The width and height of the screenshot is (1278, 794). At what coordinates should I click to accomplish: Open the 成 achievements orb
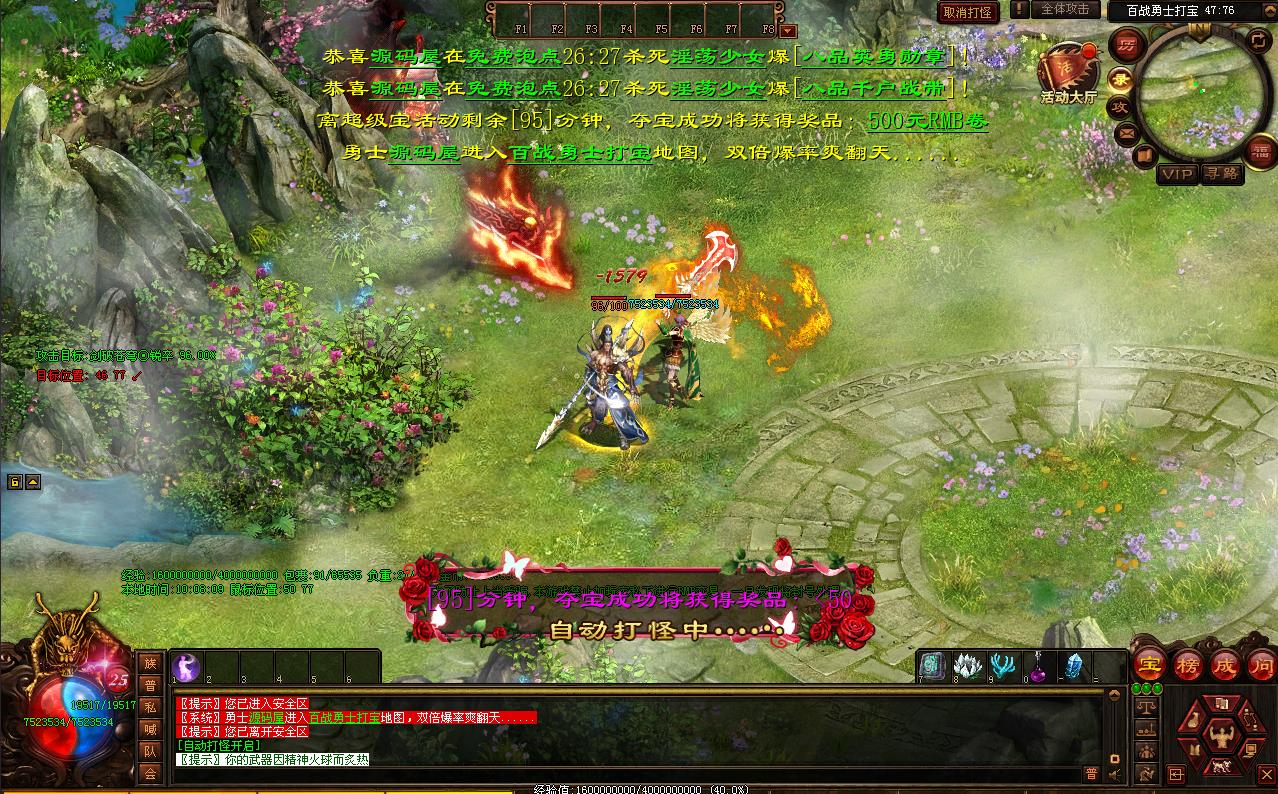coord(1224,665)
